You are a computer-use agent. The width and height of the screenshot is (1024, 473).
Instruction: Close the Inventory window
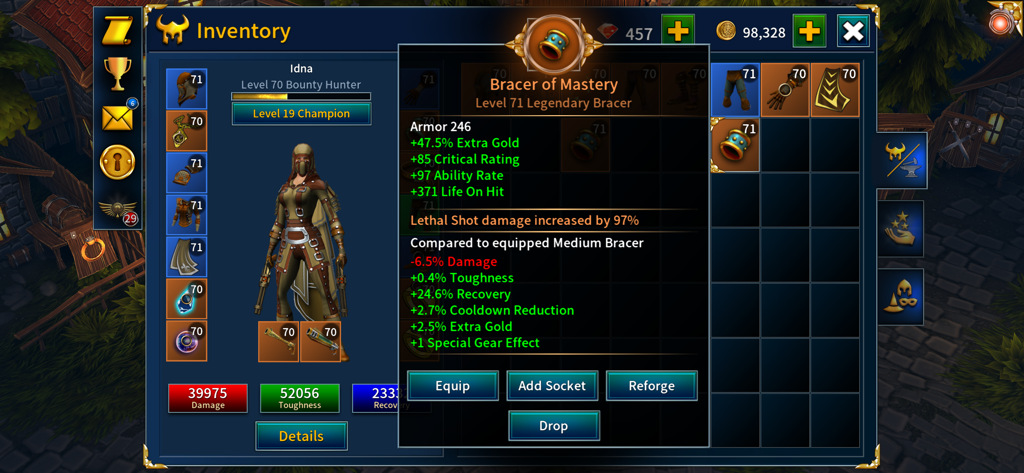(x=853, y=32)
